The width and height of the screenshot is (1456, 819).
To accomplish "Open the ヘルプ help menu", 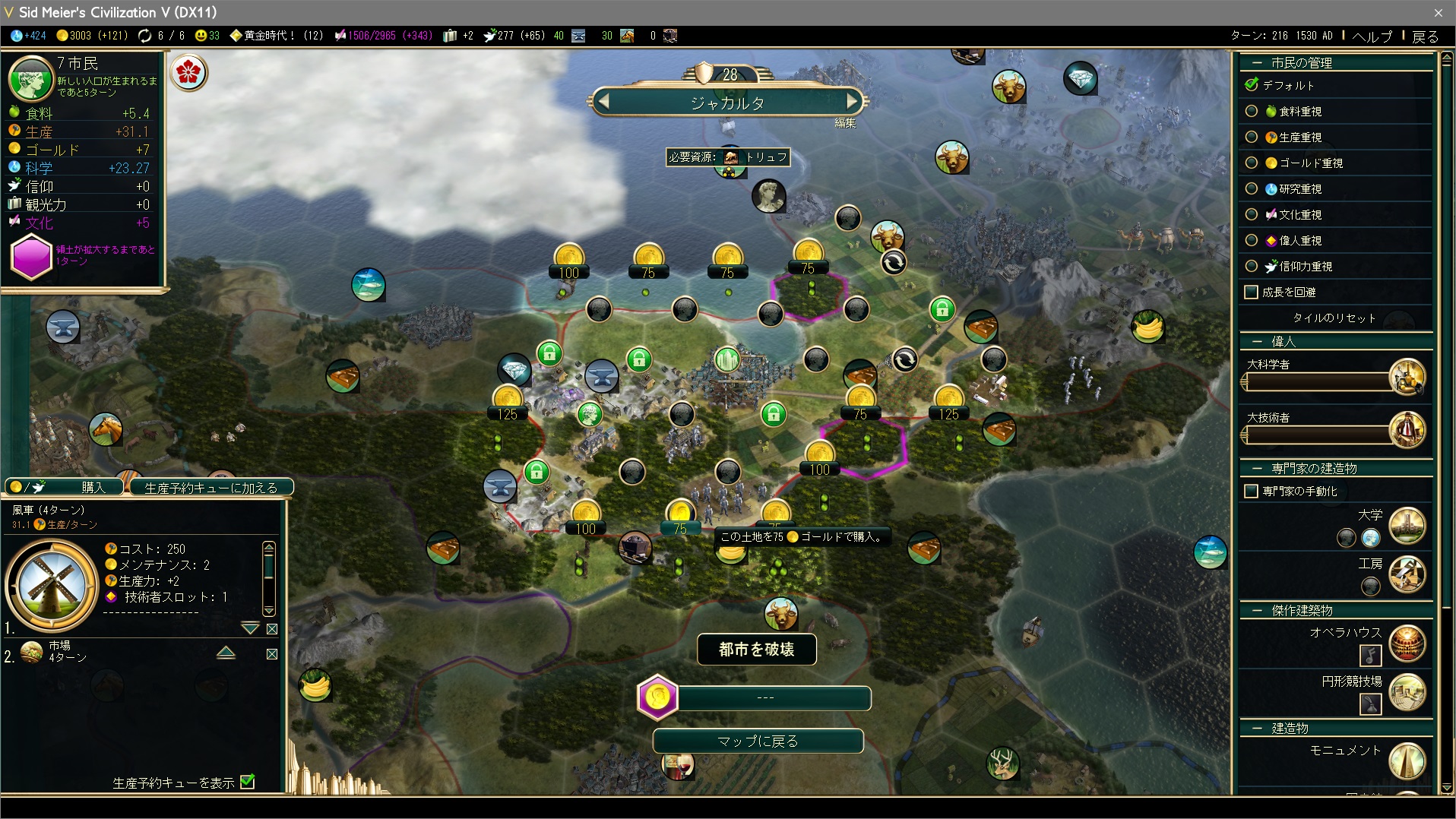I will click(1372, 36).
